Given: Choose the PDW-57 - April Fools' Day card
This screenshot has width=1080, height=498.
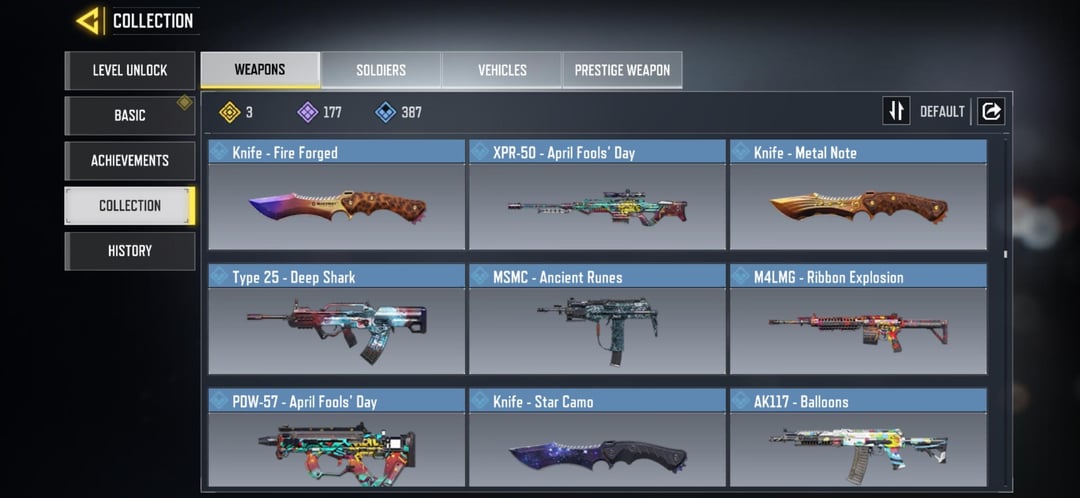Looking at the screenshot, I should point(337,440).
